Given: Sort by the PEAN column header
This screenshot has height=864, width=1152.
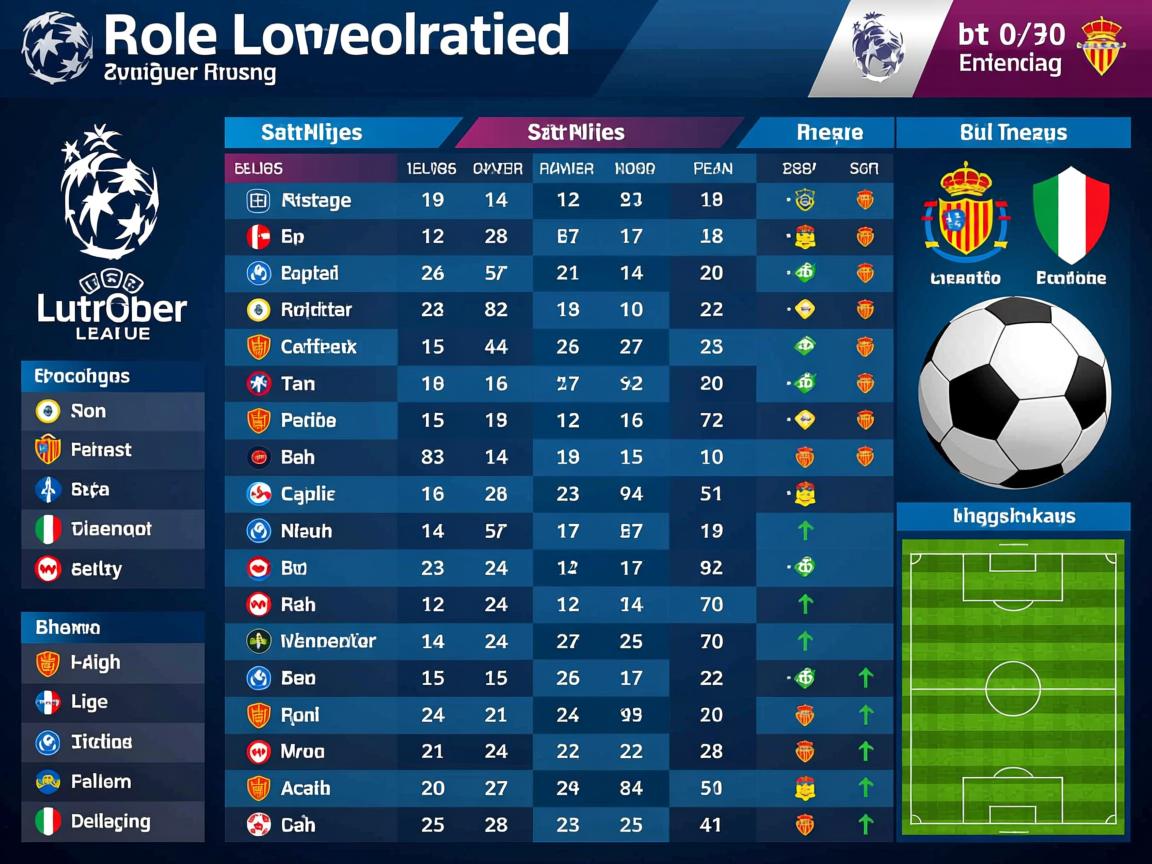Looking at the screenshot, I should coord(712,169).
